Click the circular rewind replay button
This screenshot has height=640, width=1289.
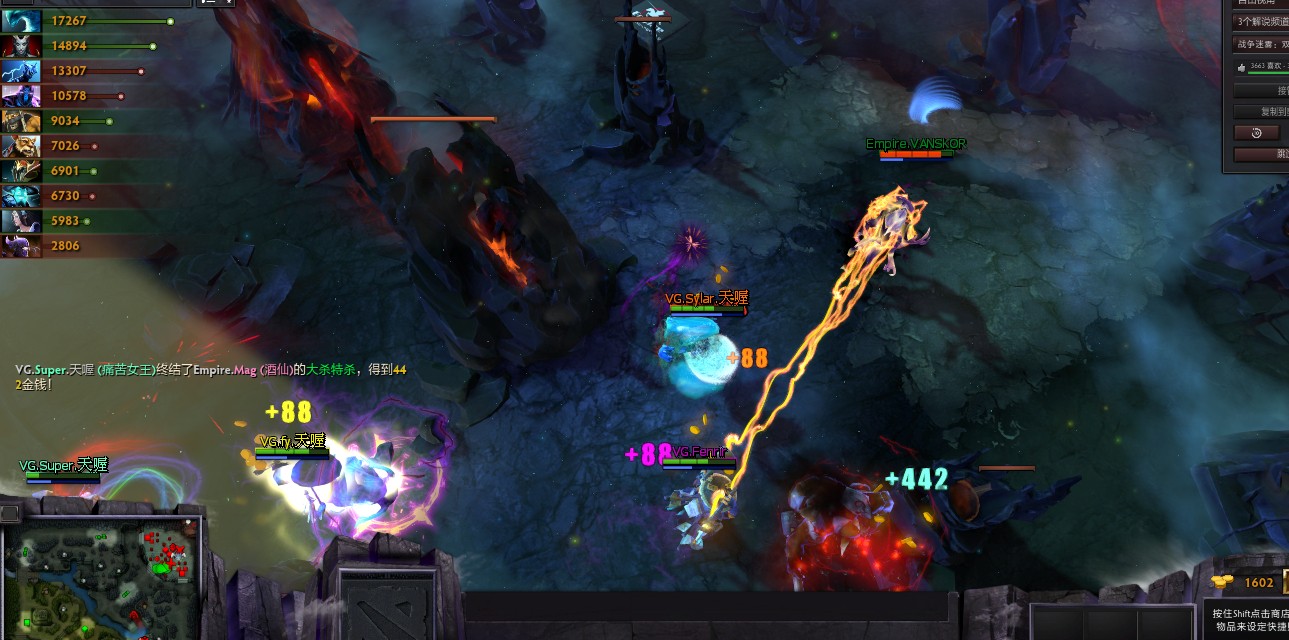click(x=1257, y=133)
